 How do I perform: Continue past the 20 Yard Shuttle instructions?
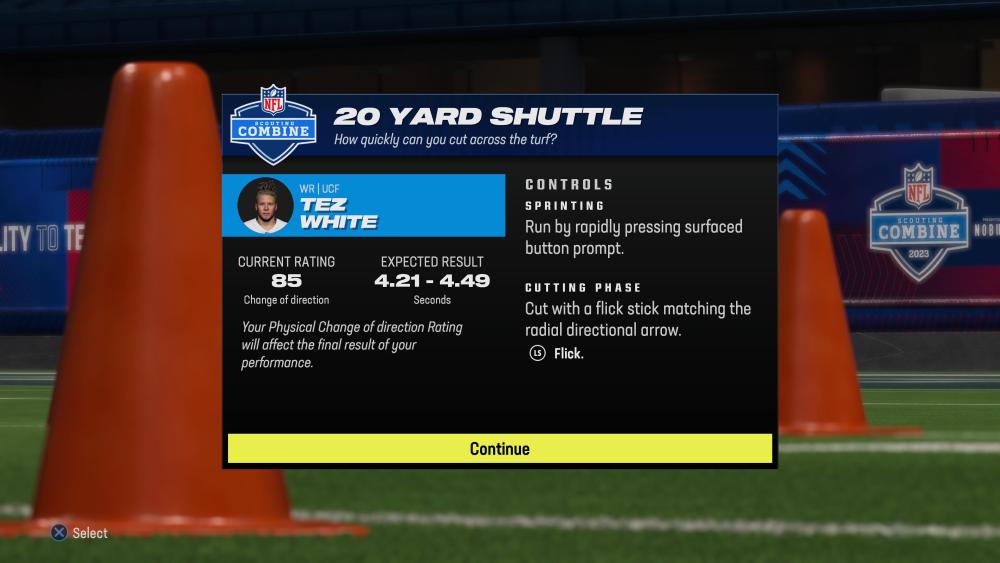click(500, 449)
